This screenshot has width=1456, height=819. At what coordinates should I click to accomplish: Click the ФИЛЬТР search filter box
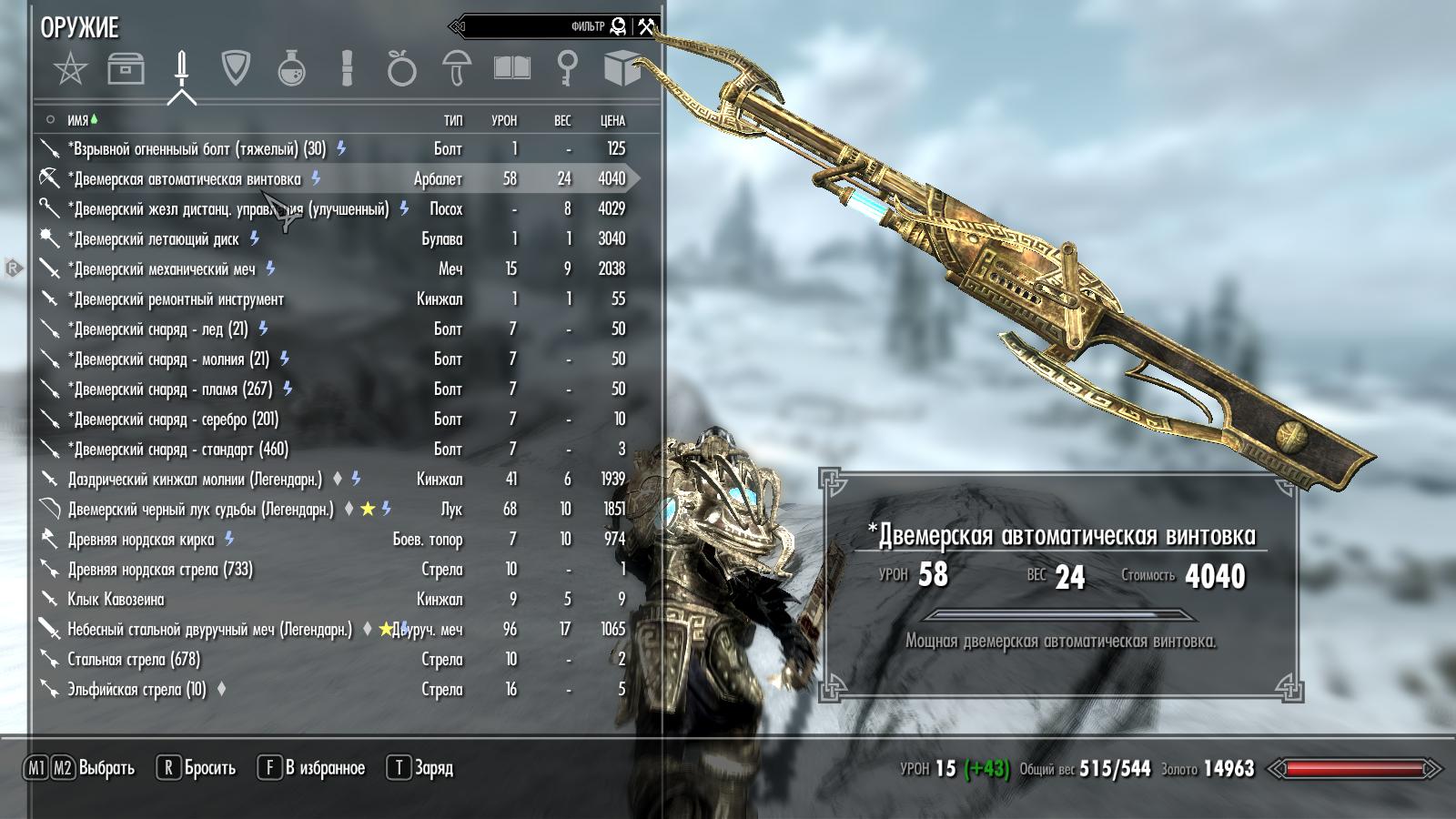546,26
